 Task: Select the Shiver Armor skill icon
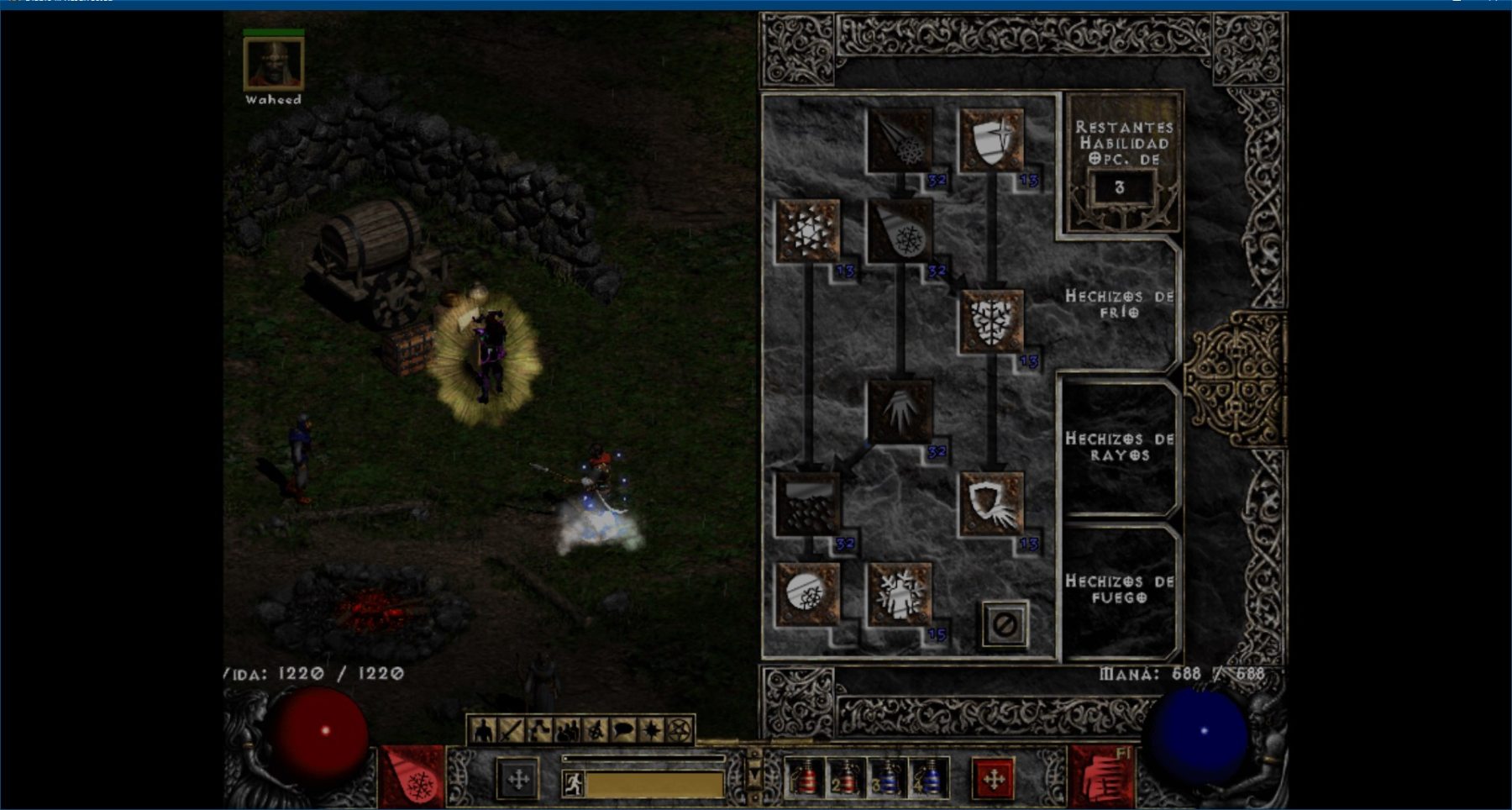991,321
